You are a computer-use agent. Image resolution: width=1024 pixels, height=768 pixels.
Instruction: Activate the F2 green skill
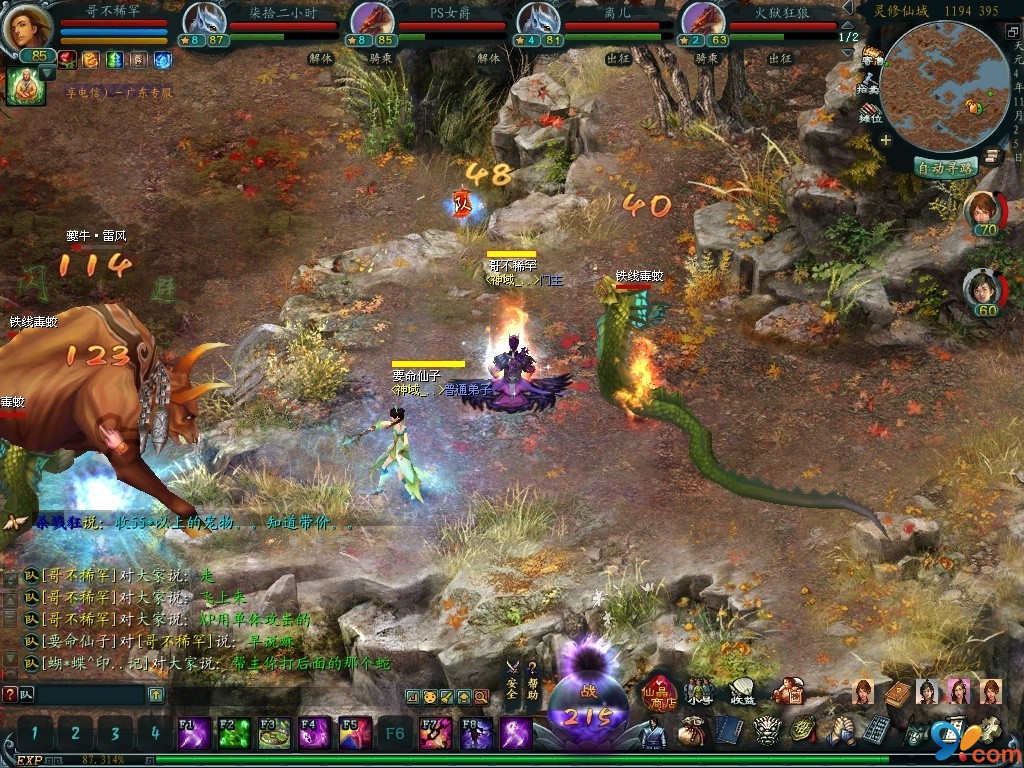(x=234, y=733)
